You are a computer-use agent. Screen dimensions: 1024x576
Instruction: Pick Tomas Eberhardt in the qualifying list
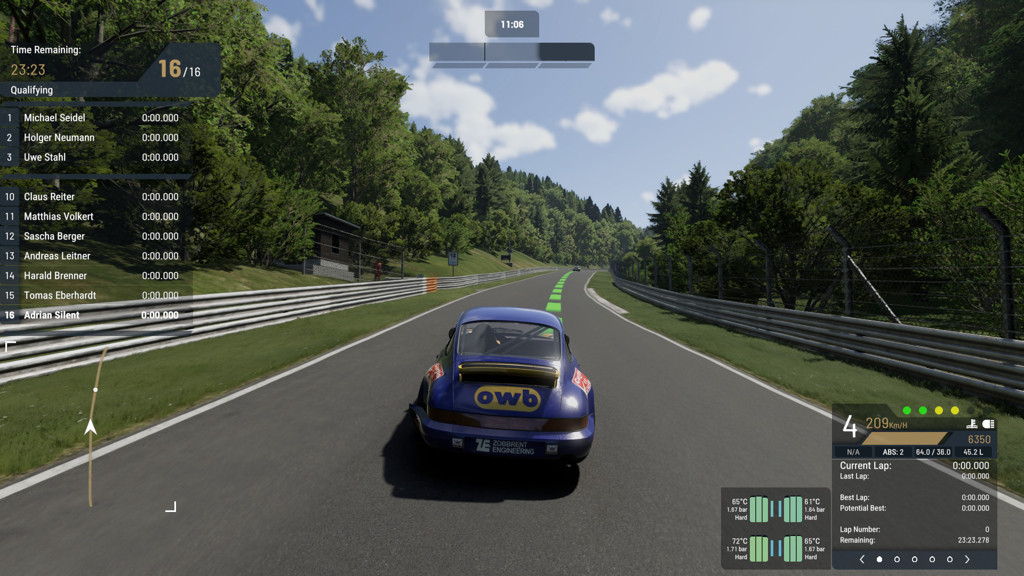click(x=96, y=295)
